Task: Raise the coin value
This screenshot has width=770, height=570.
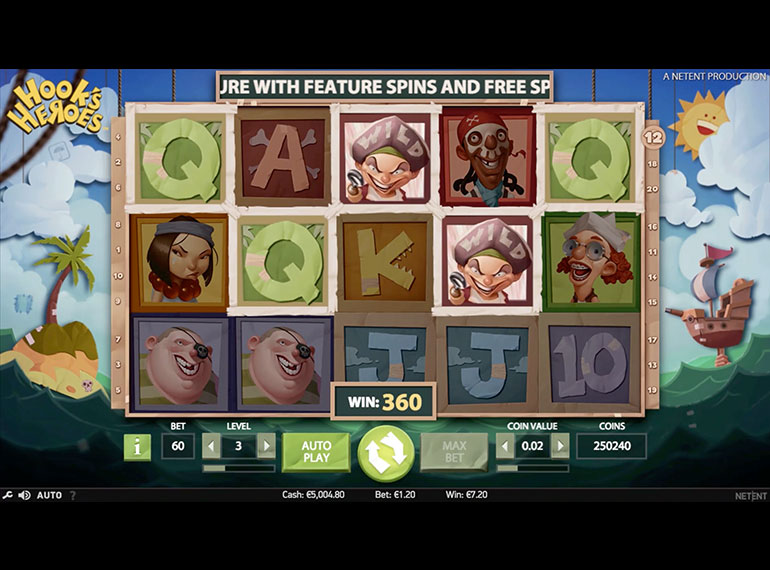Action: [x=560, y=446]
